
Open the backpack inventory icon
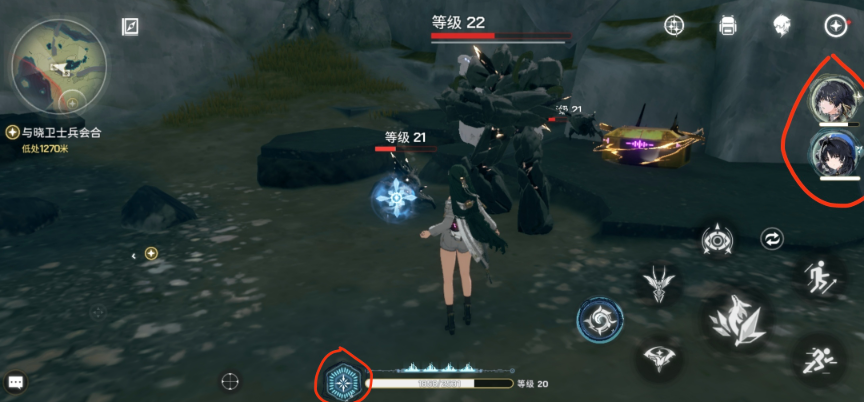click(x=727, y=26)
